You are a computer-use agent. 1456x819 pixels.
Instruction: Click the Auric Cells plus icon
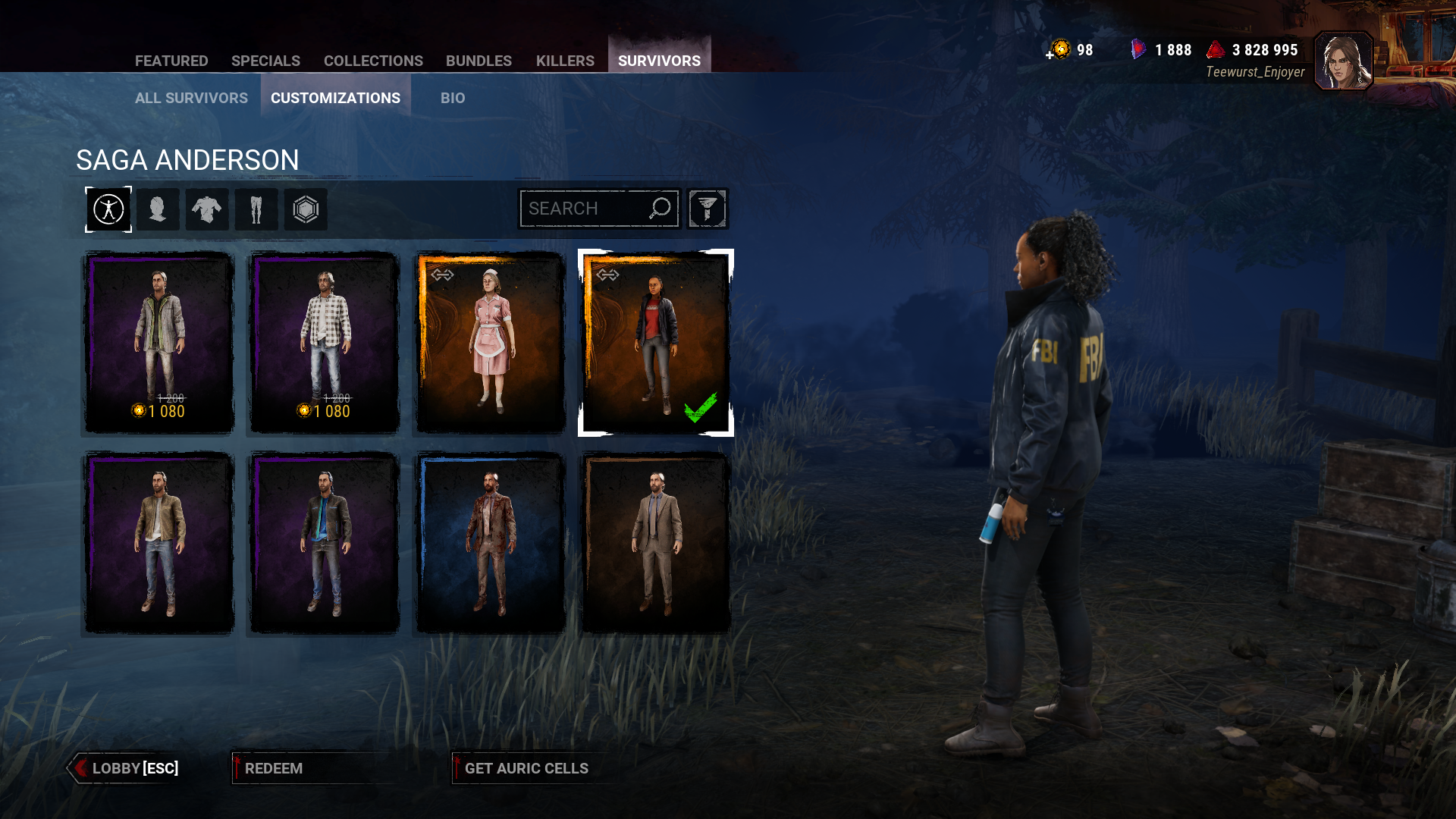[1049, 56]
